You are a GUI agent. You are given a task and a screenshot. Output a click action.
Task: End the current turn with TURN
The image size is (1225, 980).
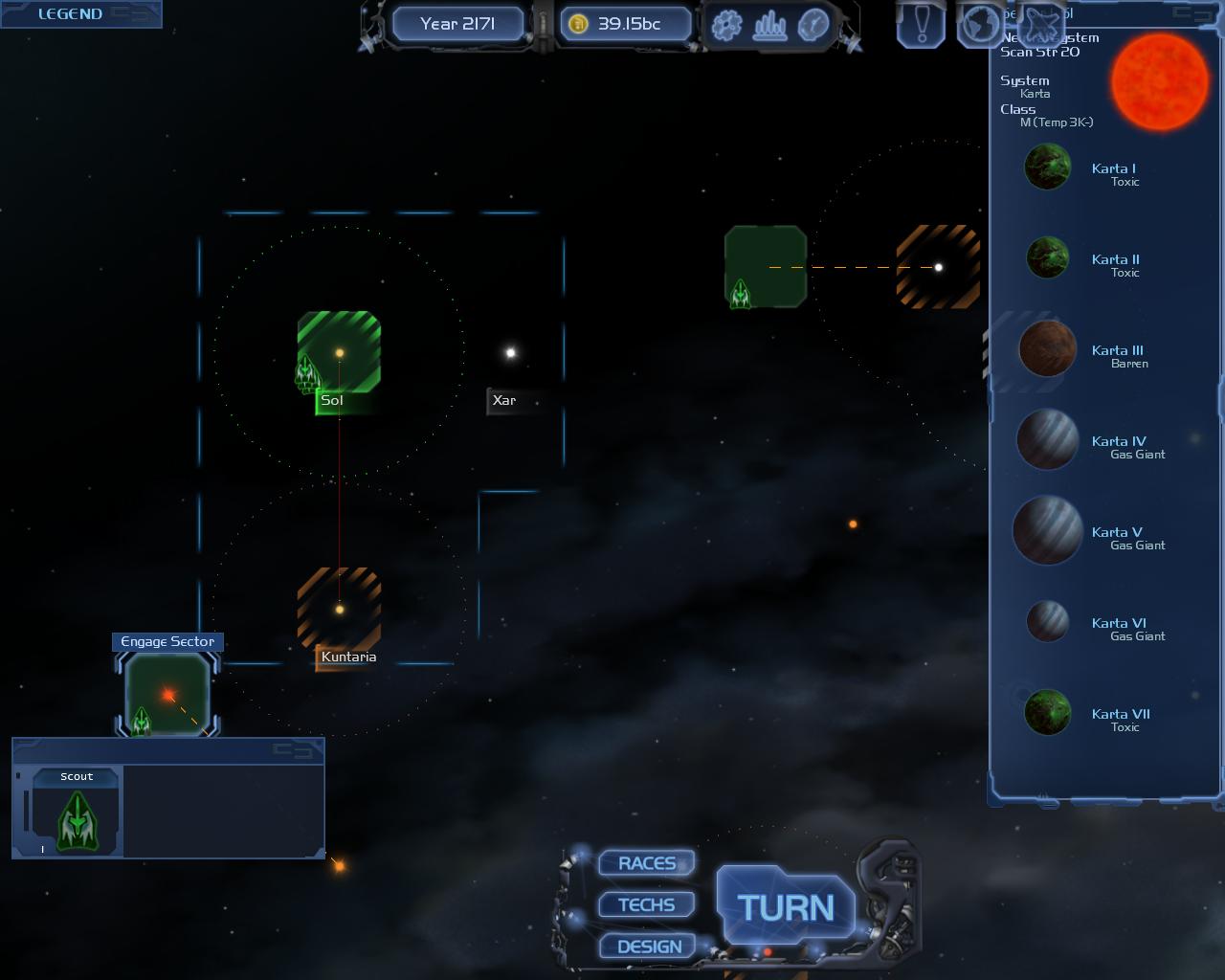pyautogui.click(x=786, y=907)
